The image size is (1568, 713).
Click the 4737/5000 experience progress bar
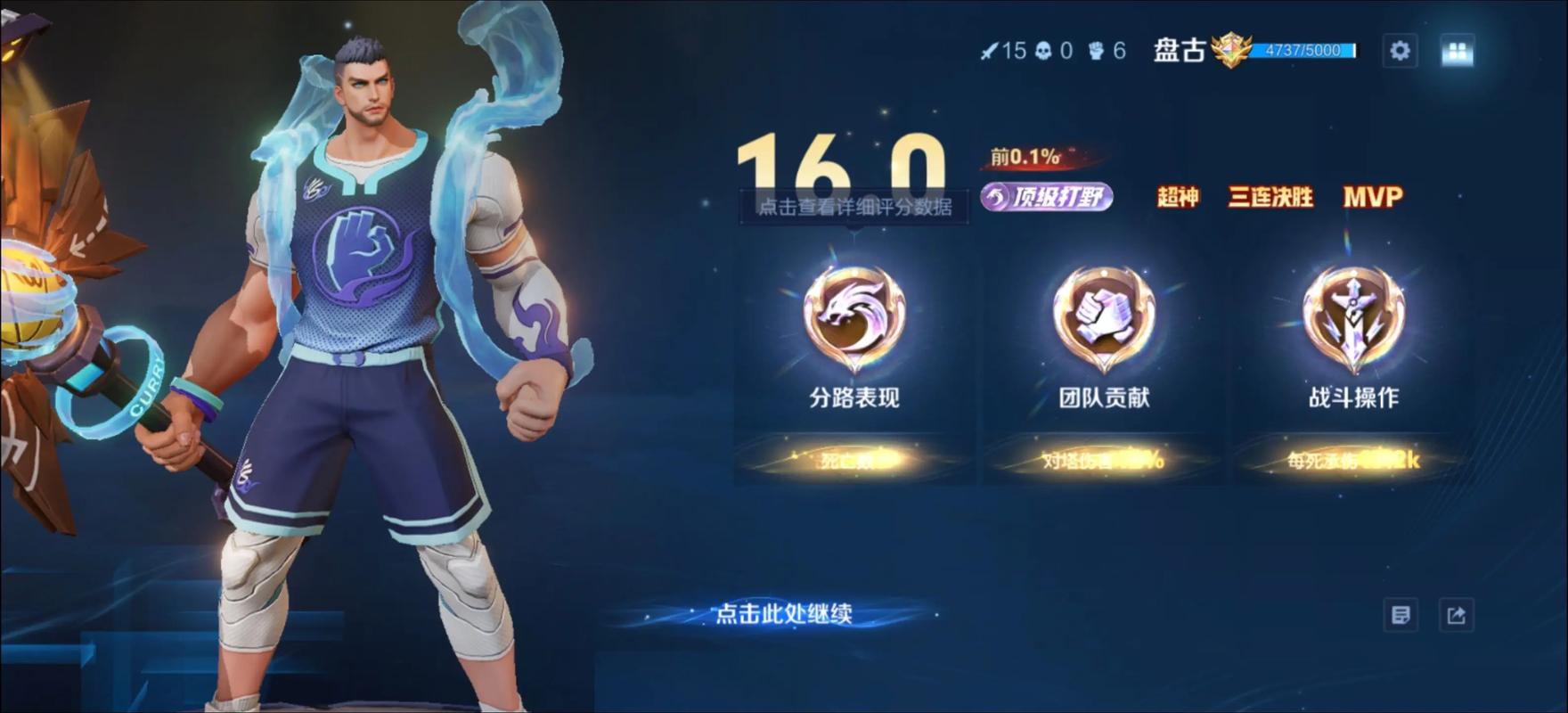coord(1303,51)
